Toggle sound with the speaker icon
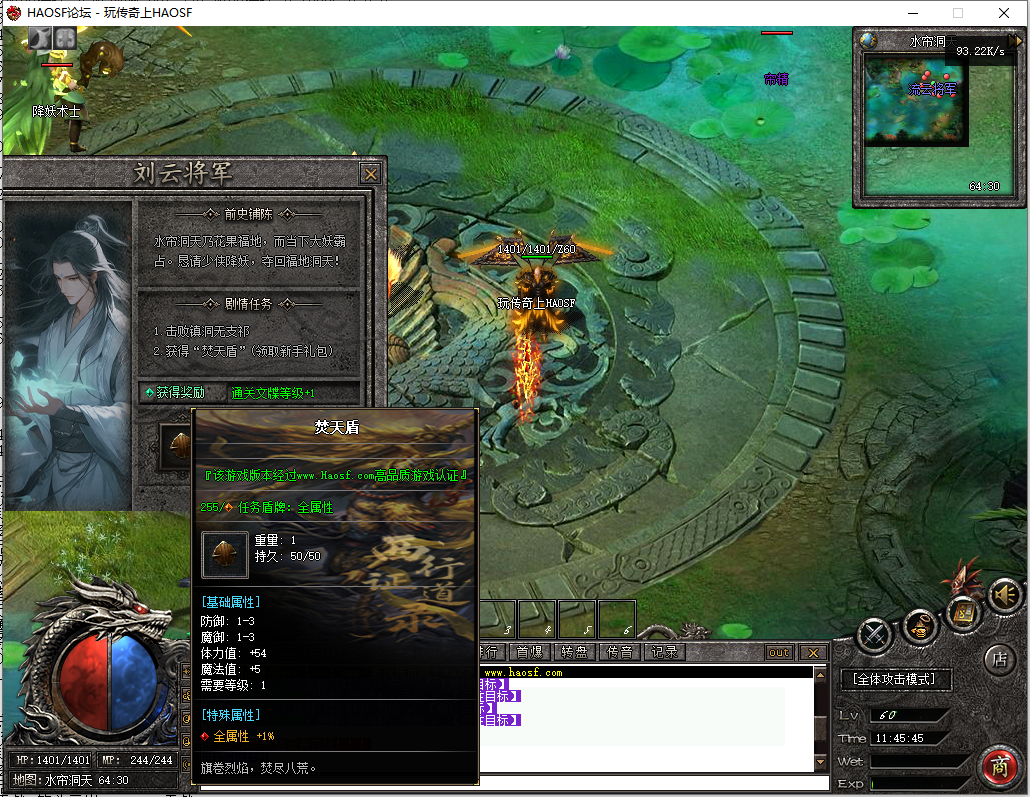The height and width of the screenshot is (797, 1030). click(x=1003, y=595)
